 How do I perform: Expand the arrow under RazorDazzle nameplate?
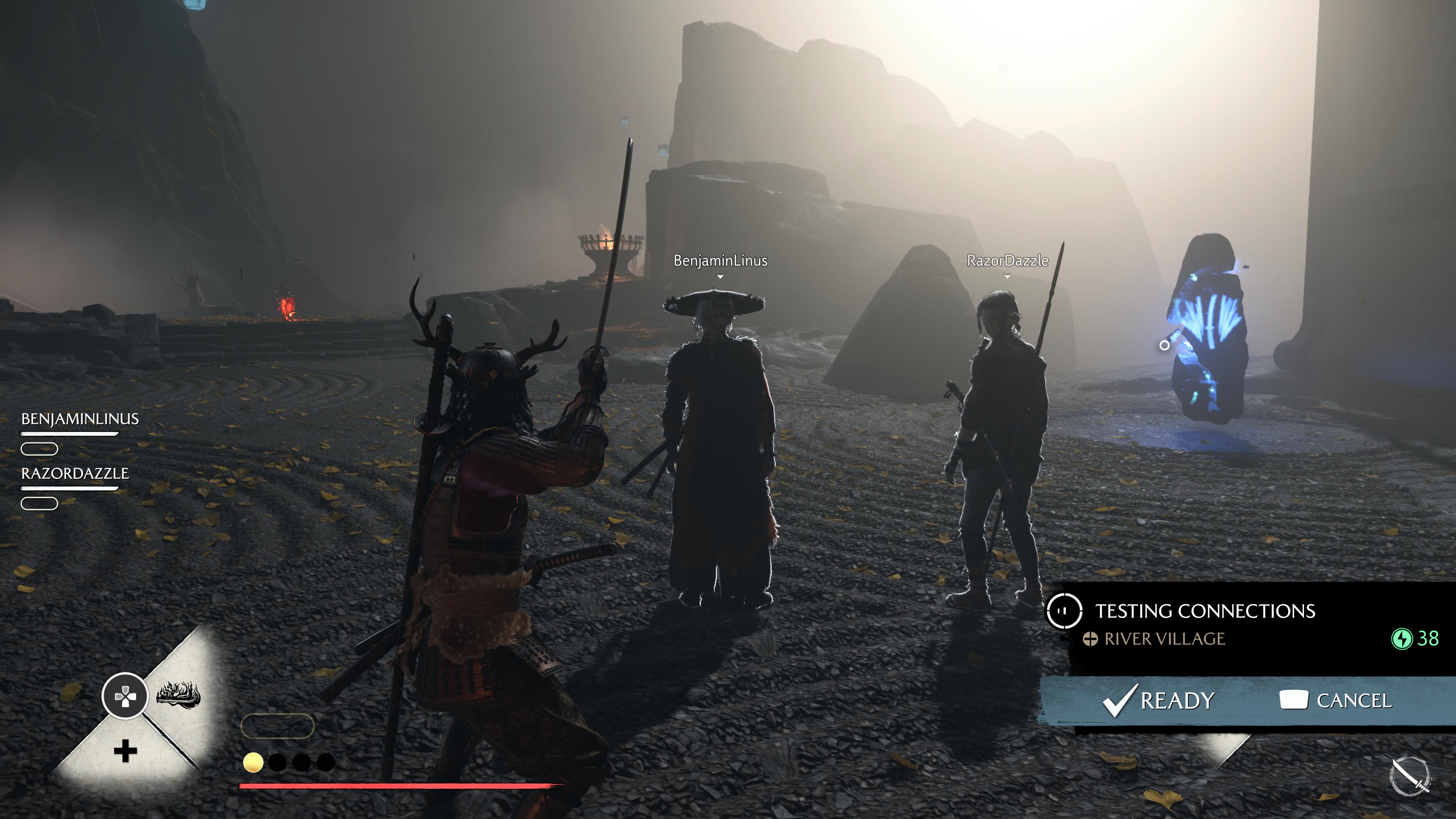coord(1006,277)
